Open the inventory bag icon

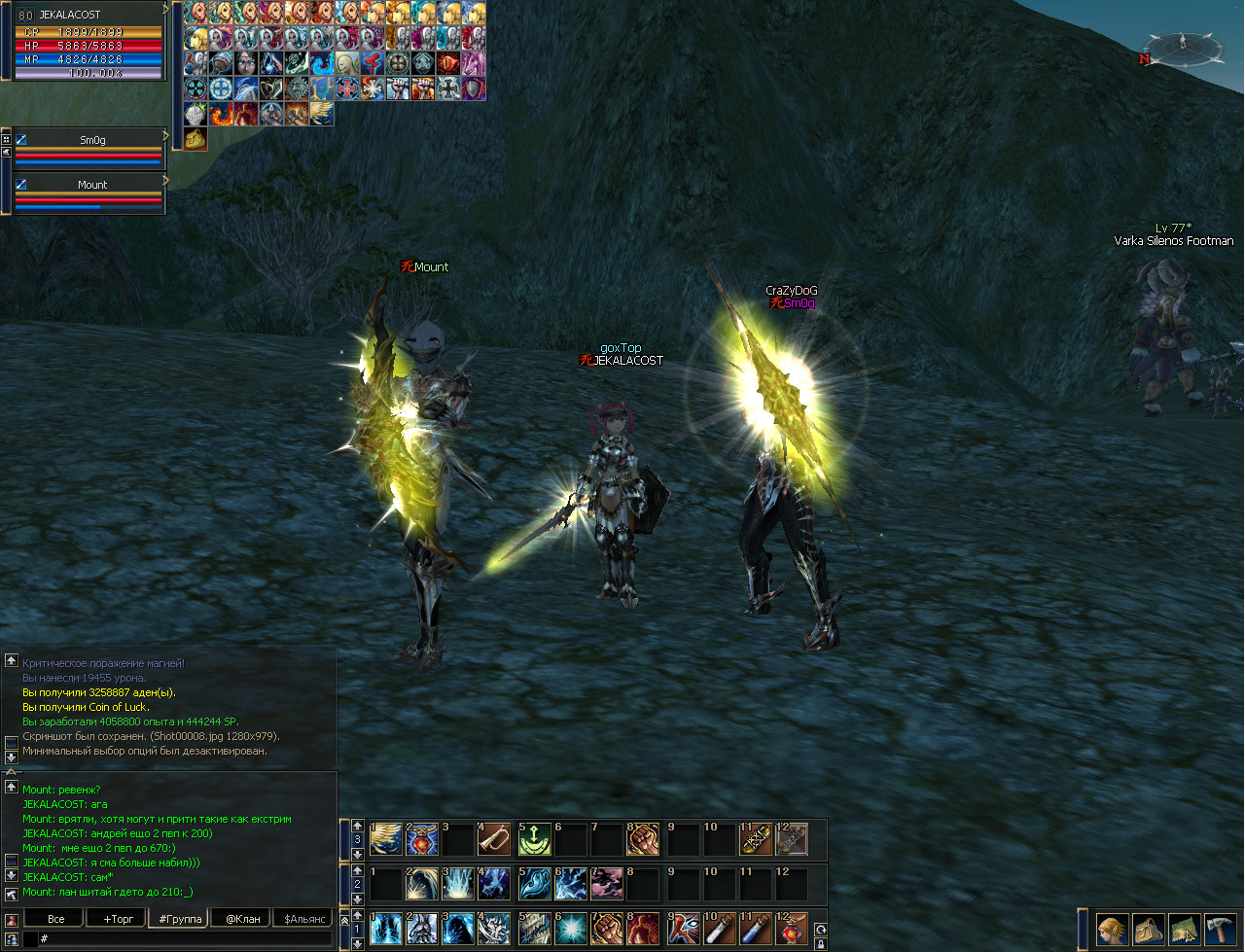pyautogui.click(x=1148, y=930)
